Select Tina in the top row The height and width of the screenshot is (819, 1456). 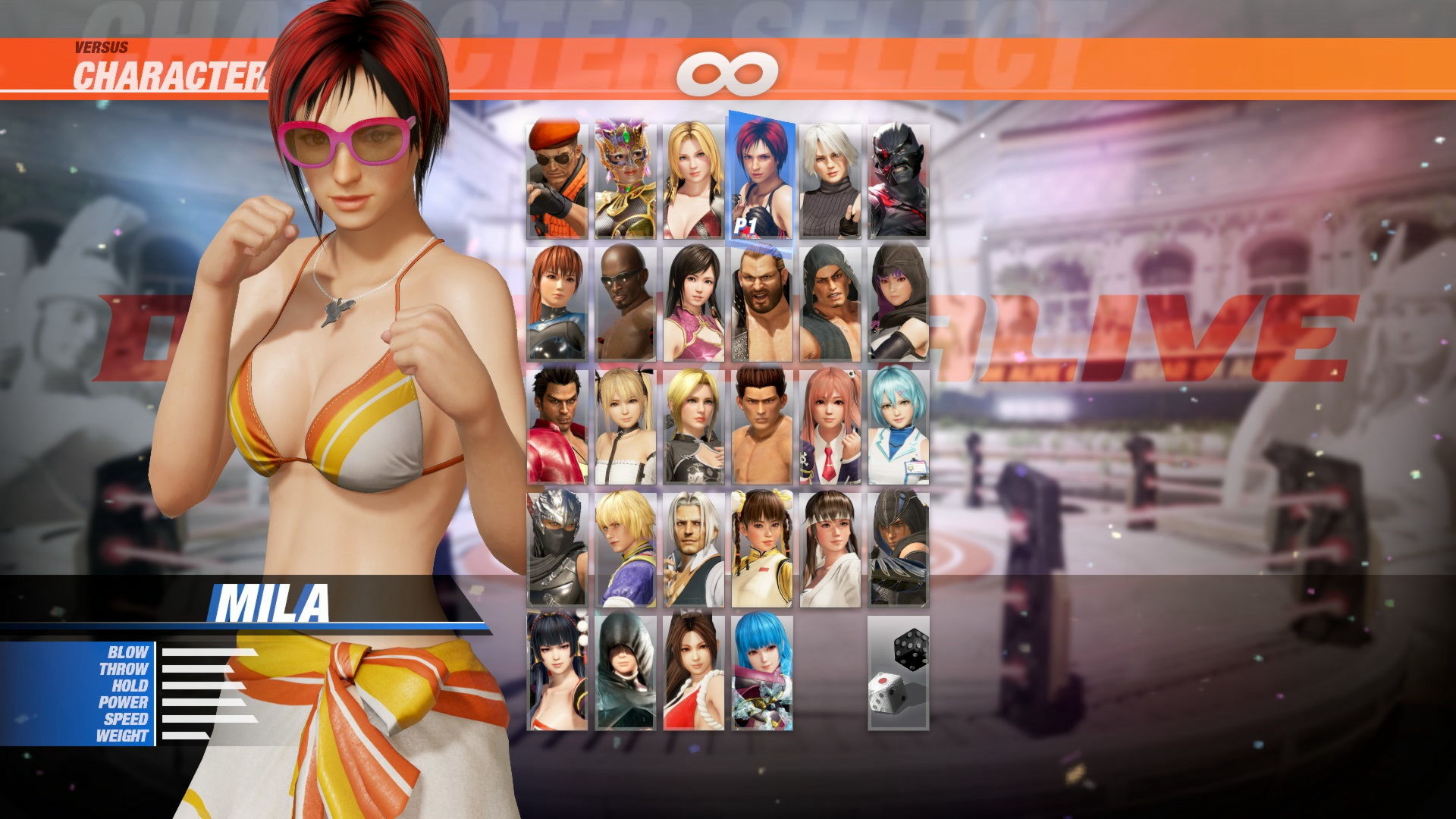coord(692,174)
